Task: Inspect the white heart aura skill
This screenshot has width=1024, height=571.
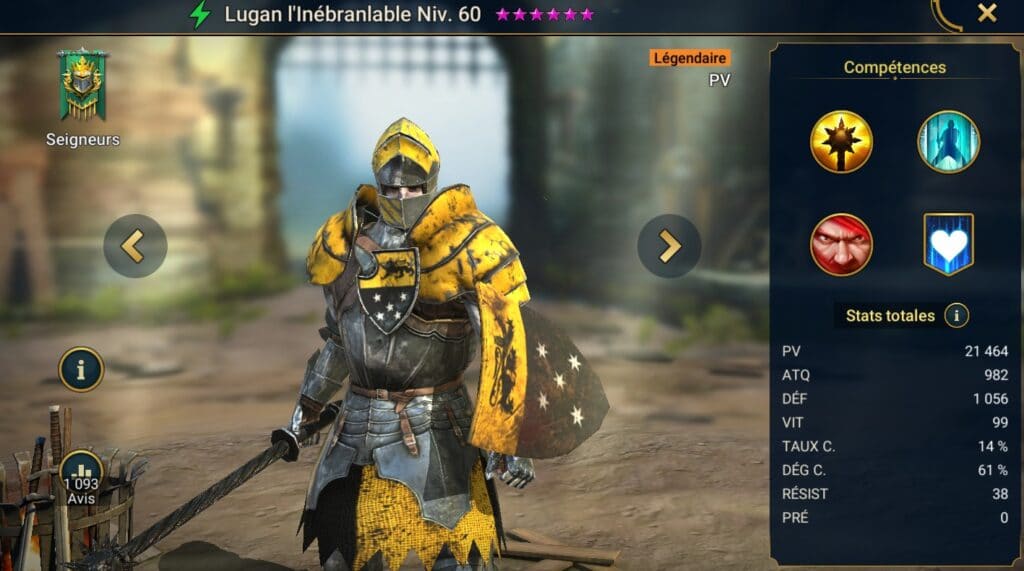Action: coord(948,244)
